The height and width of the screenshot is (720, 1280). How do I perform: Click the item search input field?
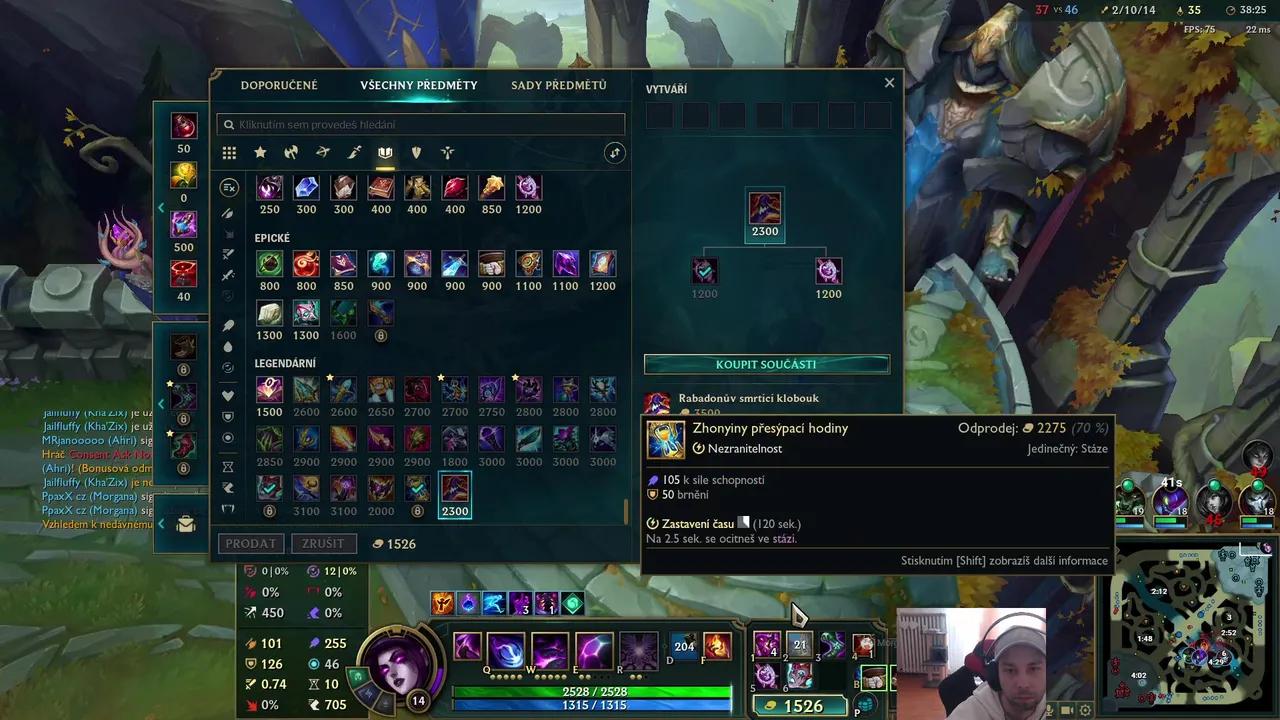[x=420, y=124]
